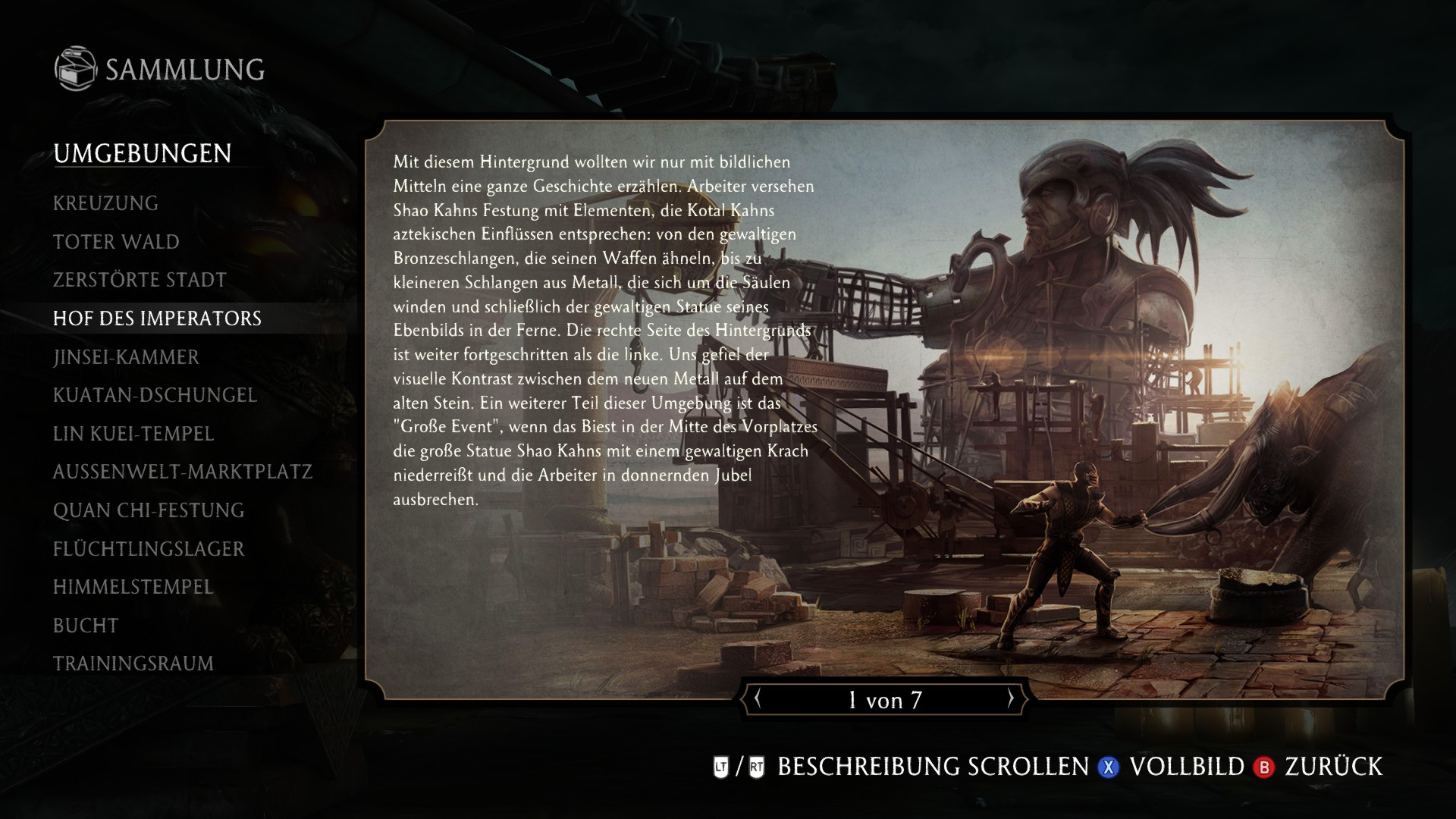Open the Toter Wald entry
The image size is (1456, 819).
click(116, 242)
